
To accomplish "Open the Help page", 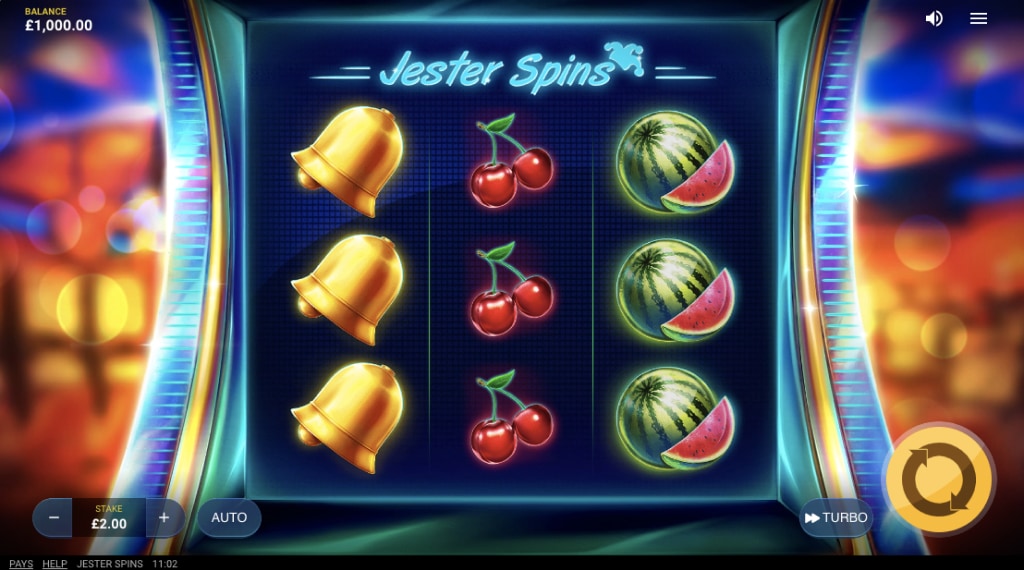I will (55, 564).
